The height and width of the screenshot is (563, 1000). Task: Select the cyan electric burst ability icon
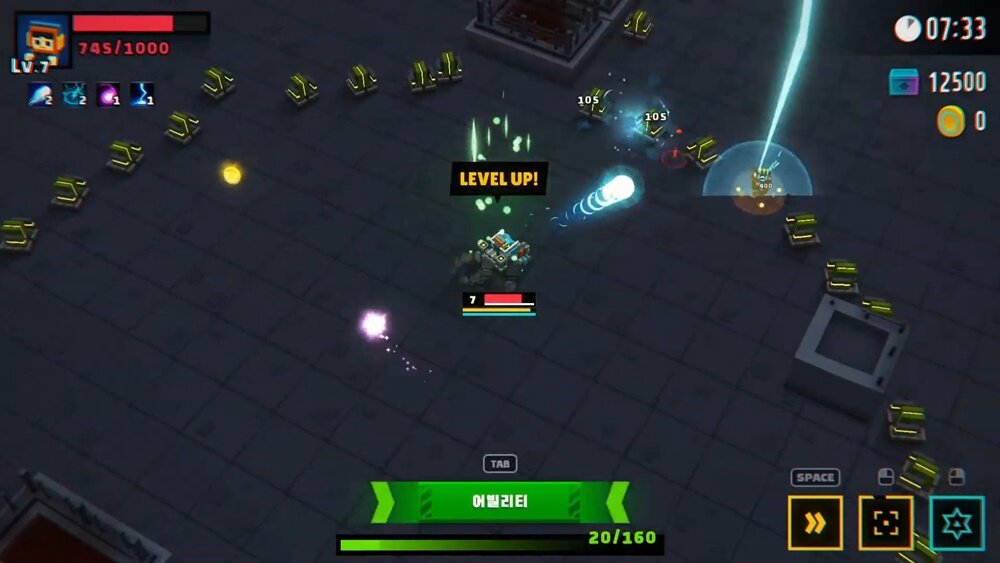pos(74,94)
